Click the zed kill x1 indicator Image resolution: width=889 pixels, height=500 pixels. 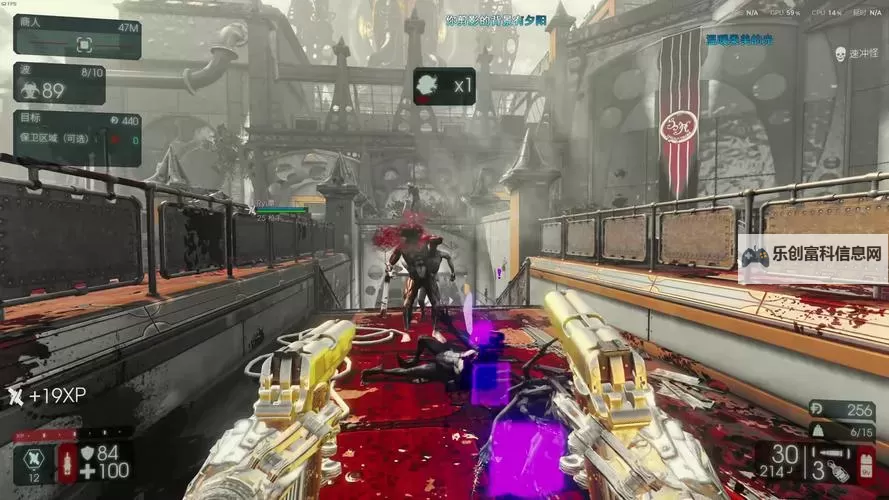444,86
